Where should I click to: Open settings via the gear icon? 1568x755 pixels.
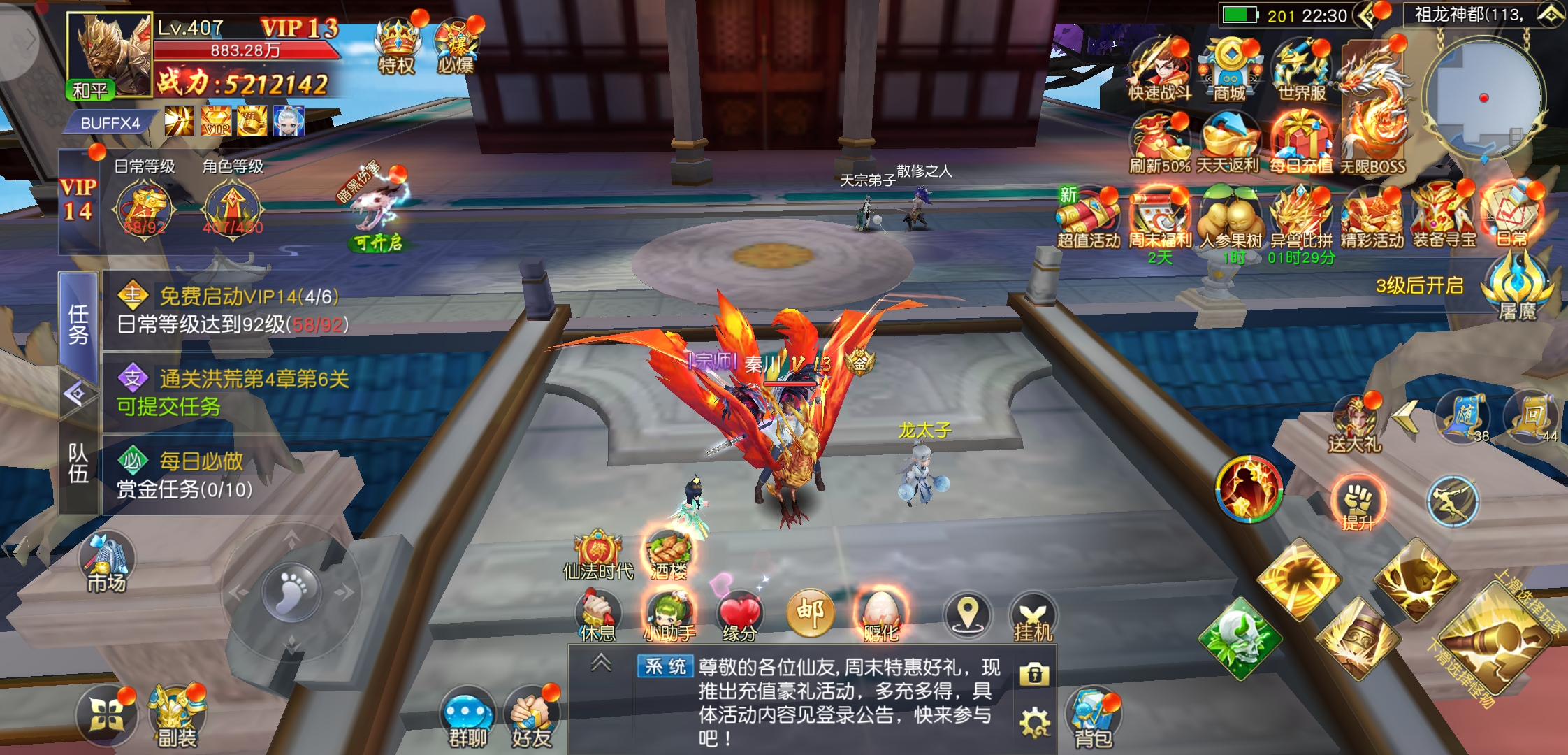click(1034, 721)
